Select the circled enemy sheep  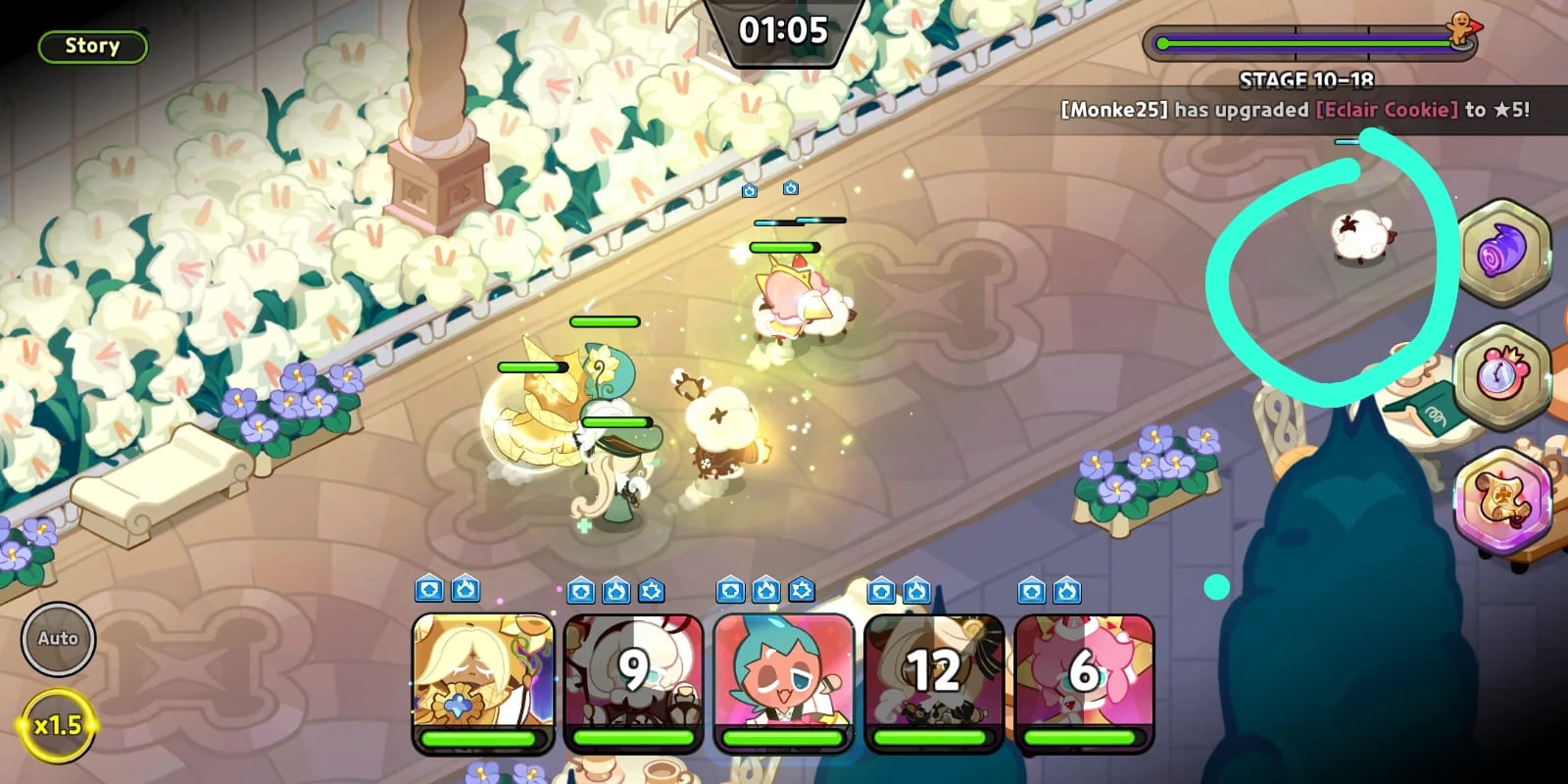(x=1362, y=235)
